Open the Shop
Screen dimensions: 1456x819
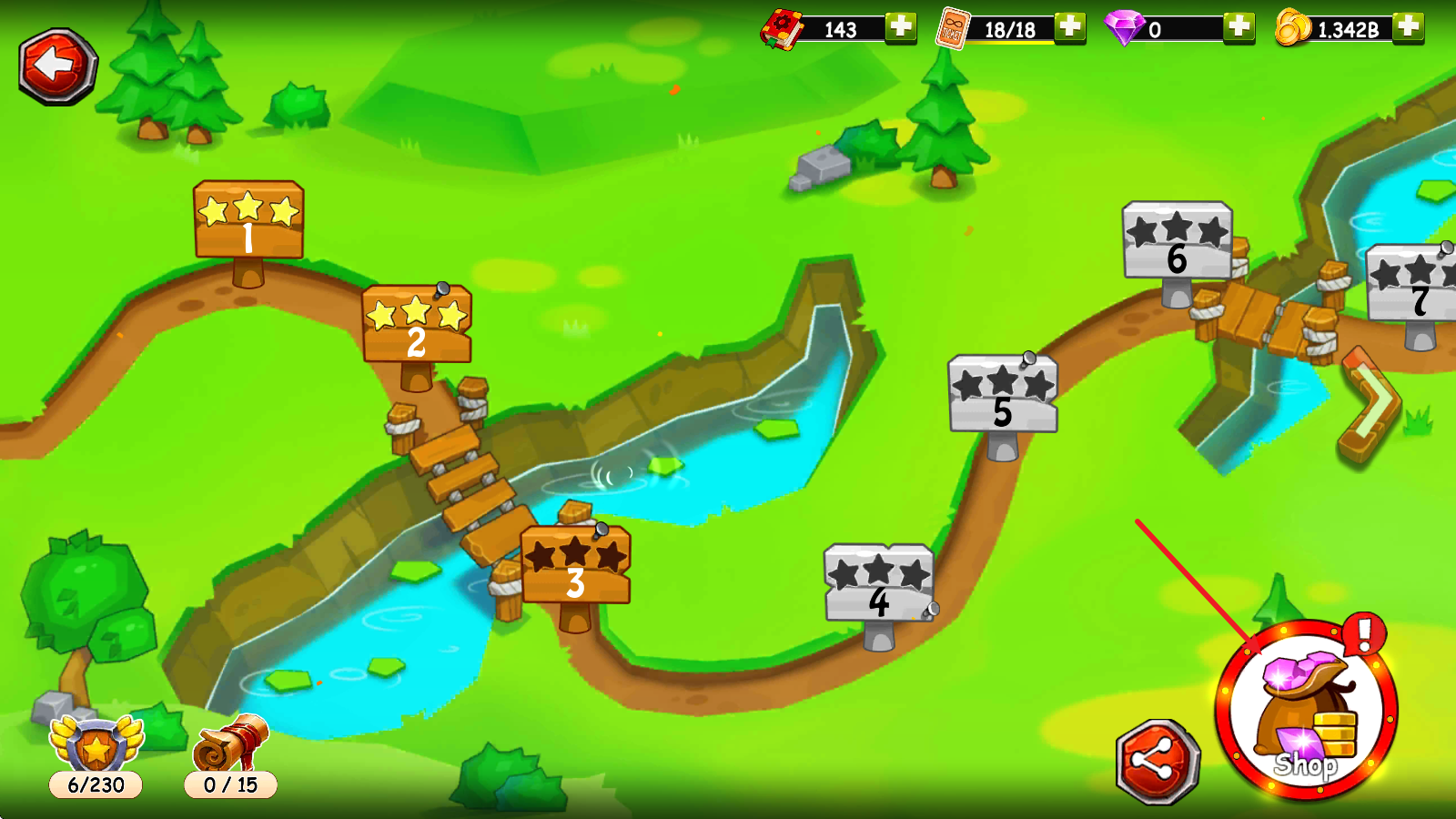point(1307,712)
